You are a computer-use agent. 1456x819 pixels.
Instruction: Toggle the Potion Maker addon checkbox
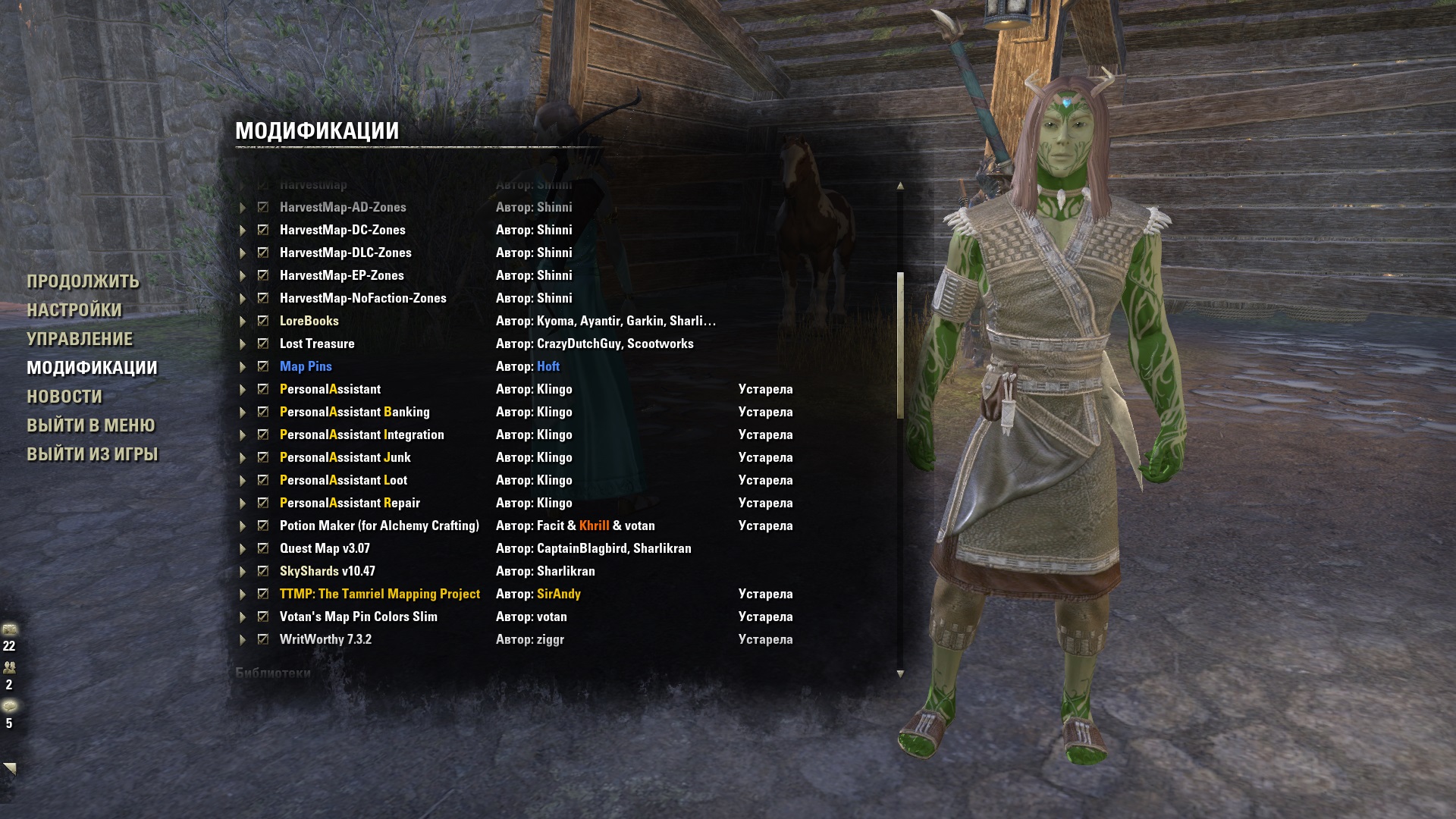pos(263,526)
